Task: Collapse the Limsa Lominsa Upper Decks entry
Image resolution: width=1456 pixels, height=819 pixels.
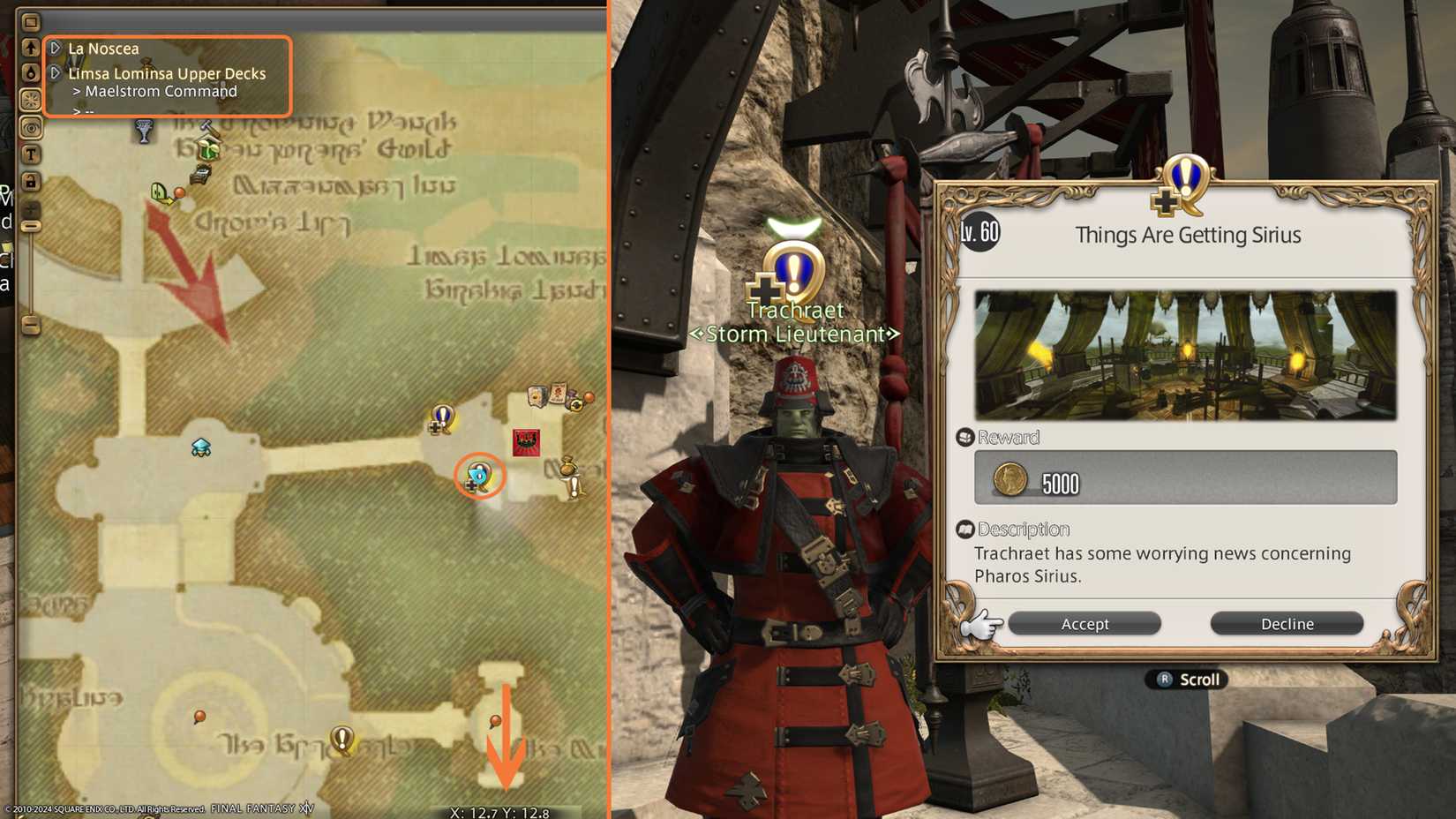Action: point(55,73)
